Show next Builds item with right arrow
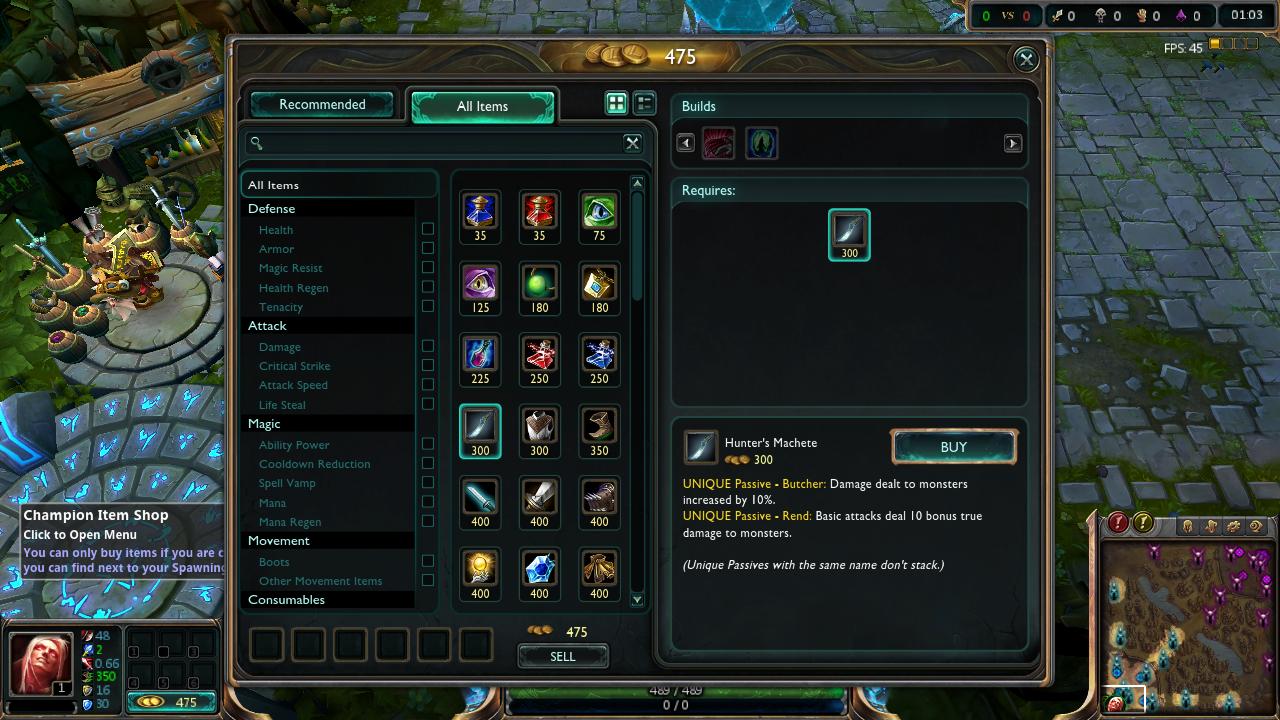This screenshot has height=720, width=1280. [1012, 143]
